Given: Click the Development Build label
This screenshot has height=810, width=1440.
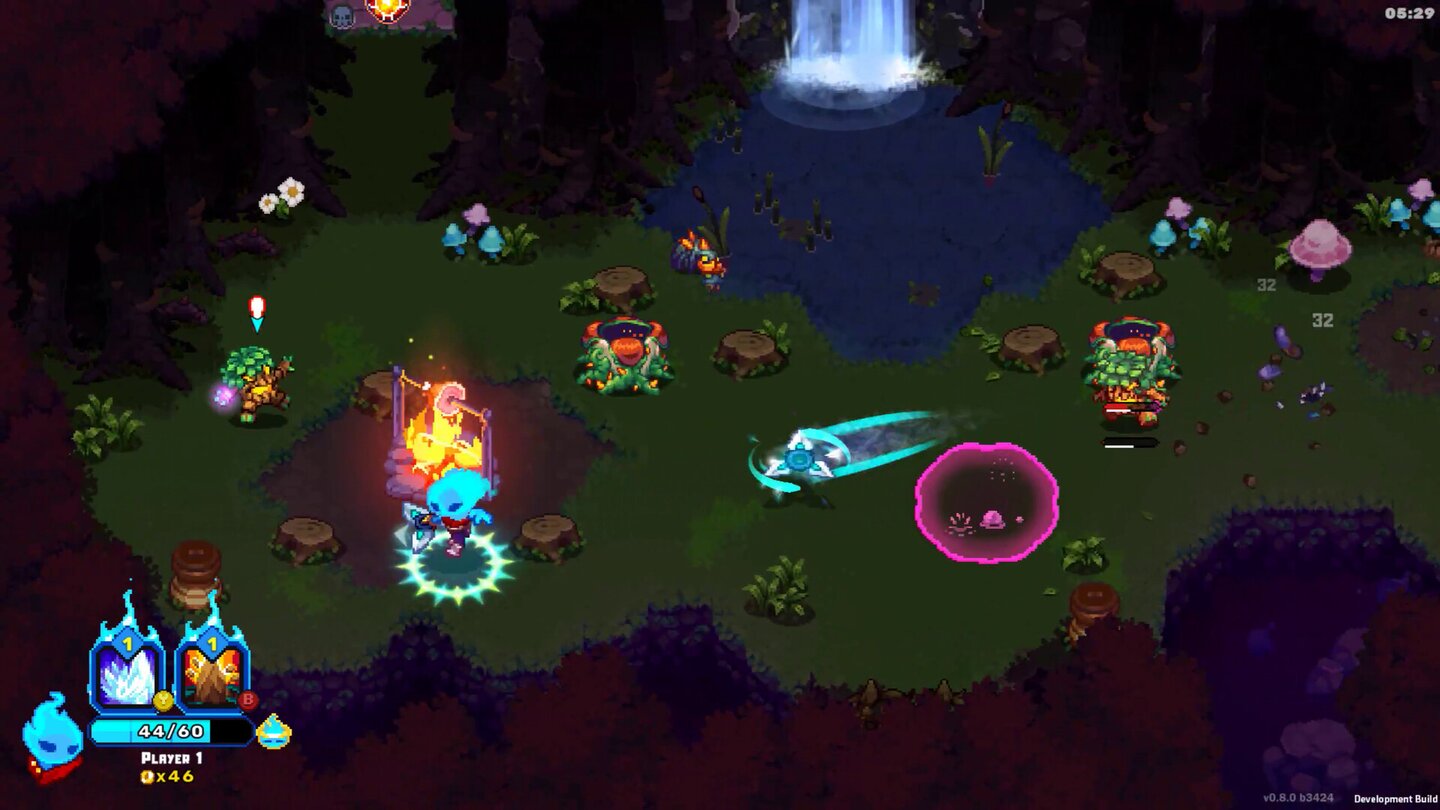Looking at the screenshot, I should pos(1395,799).
